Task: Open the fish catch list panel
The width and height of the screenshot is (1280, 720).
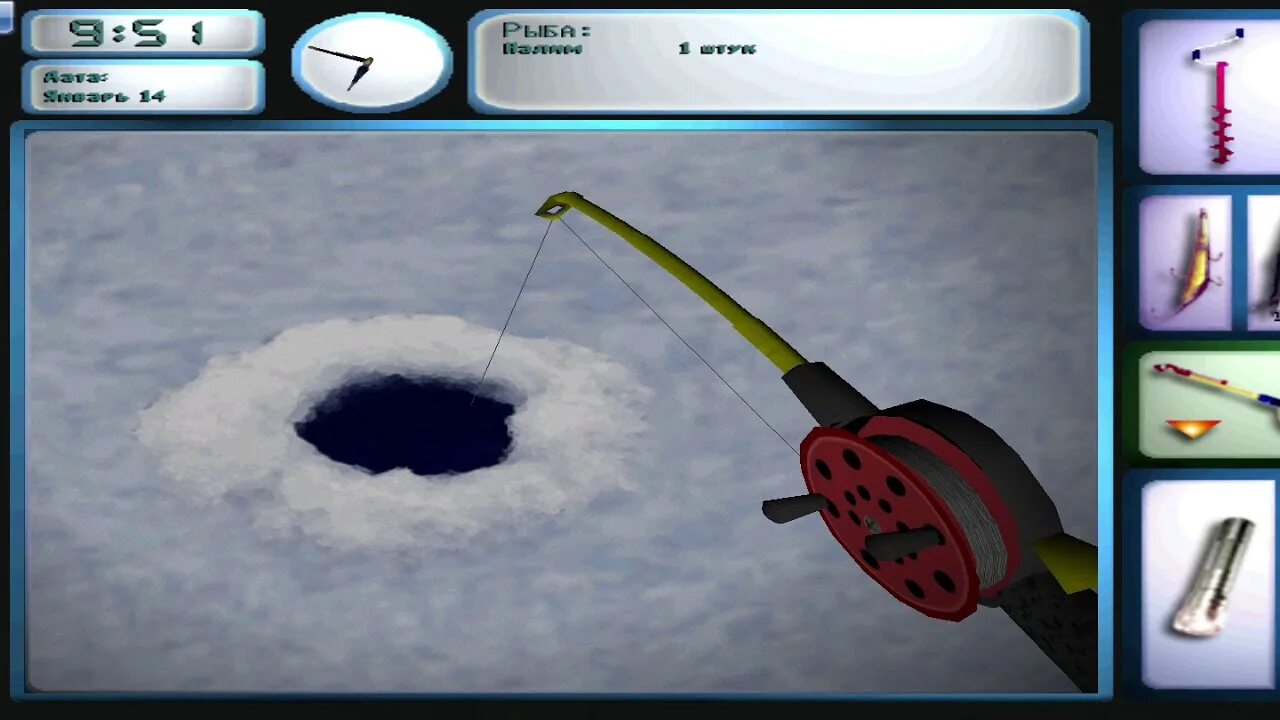Action: coord(778,60)
